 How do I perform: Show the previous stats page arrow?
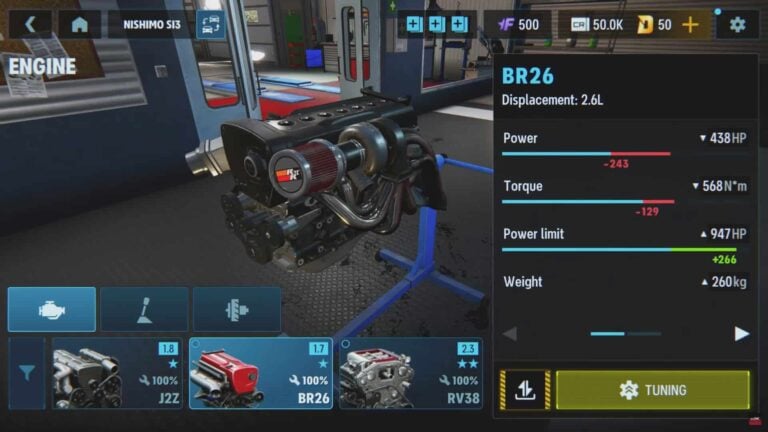click(x=510, y=334)
